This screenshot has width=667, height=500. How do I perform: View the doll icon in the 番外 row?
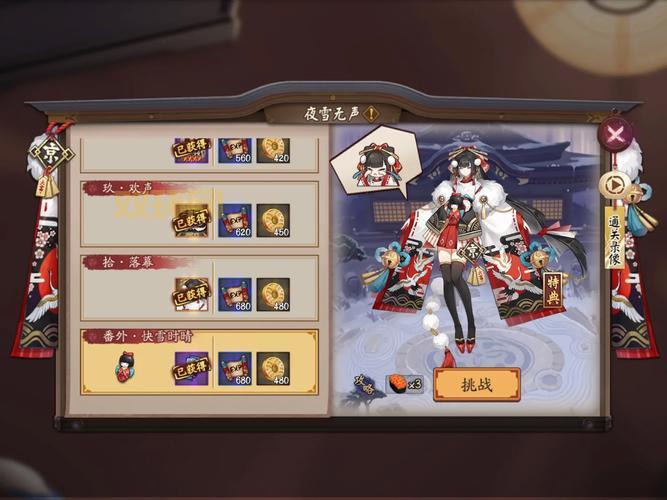click(x=126, y=367)
